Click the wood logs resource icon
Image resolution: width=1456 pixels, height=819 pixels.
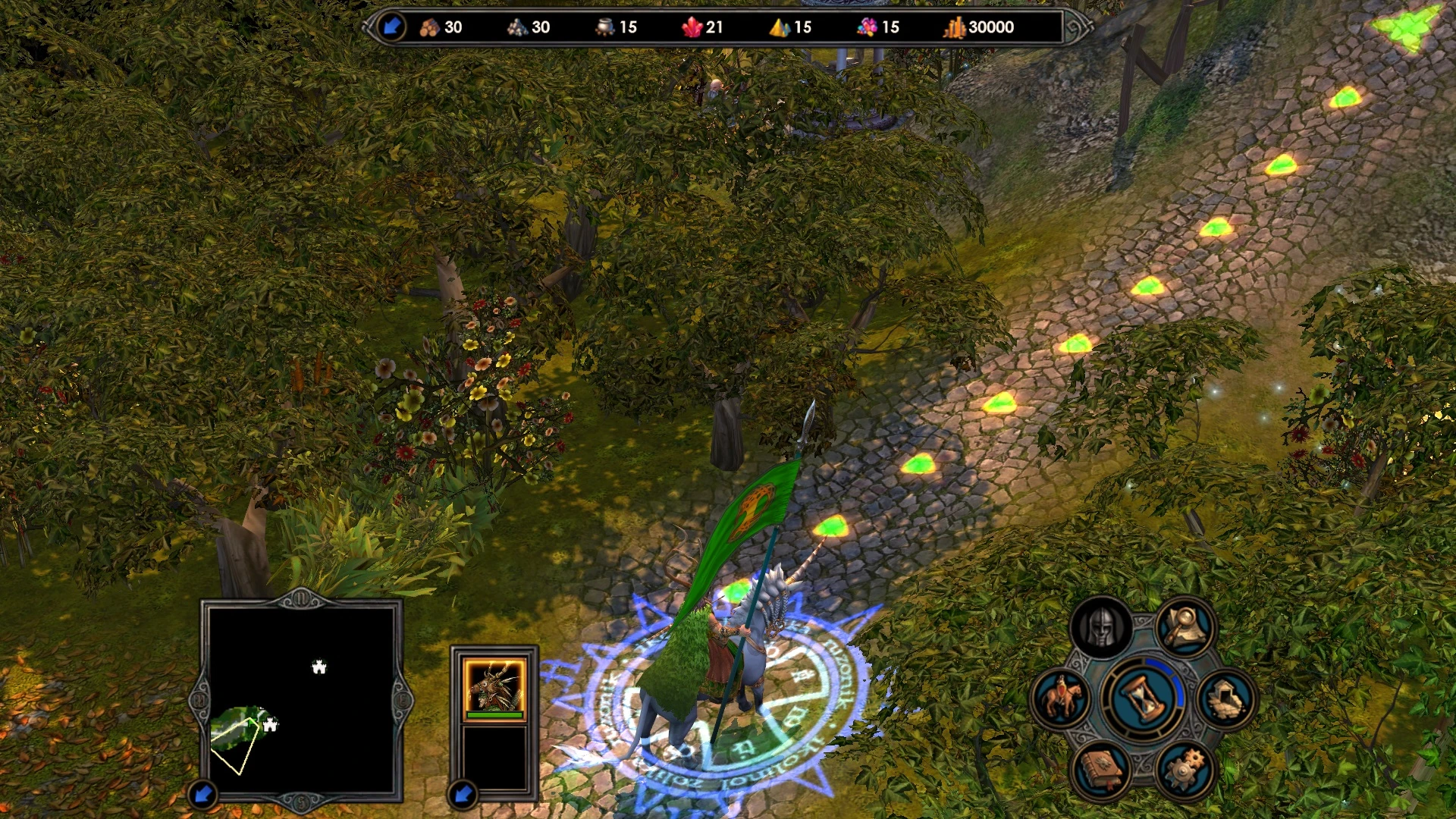tap(430, 27)
